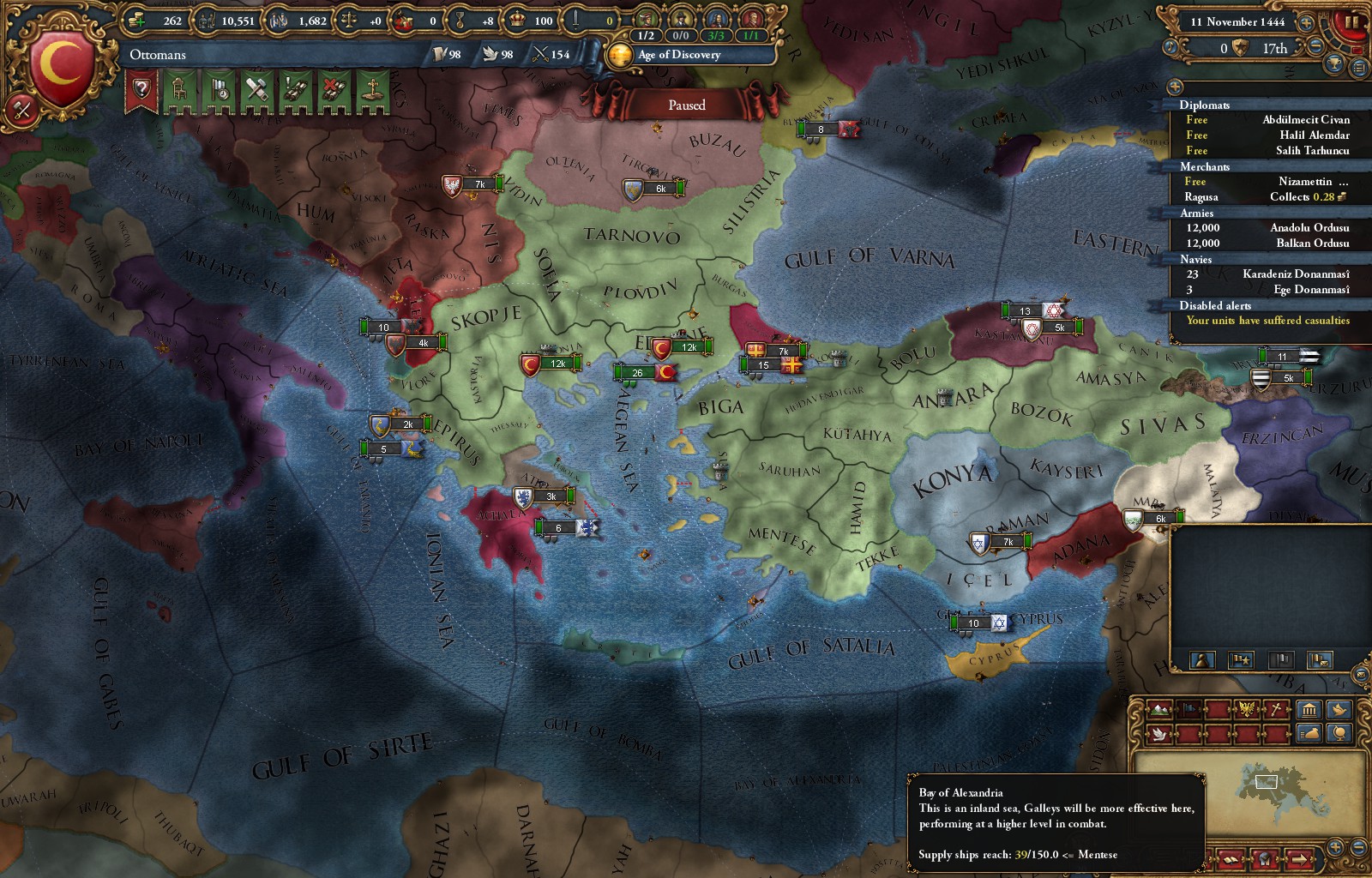Open the production hammer button below the shield

(22, 109)
